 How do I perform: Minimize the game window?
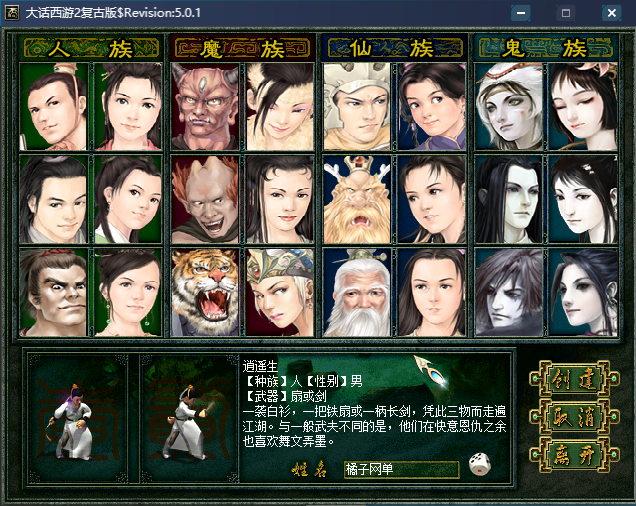point(521,13)
